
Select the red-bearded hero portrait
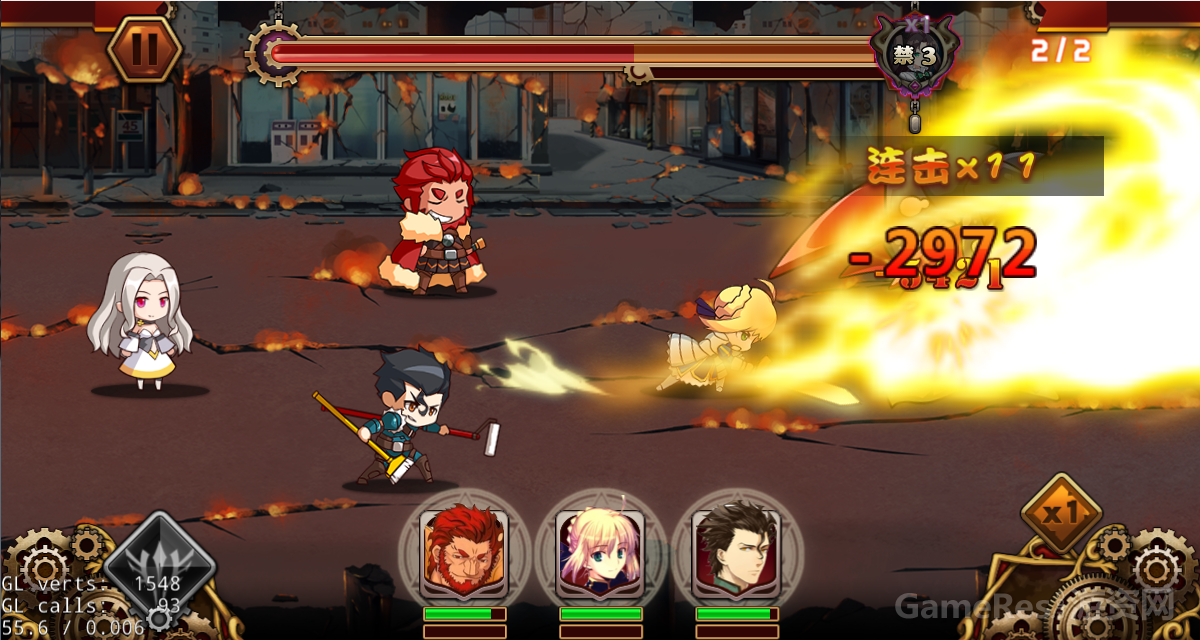[x=463, y=552]
